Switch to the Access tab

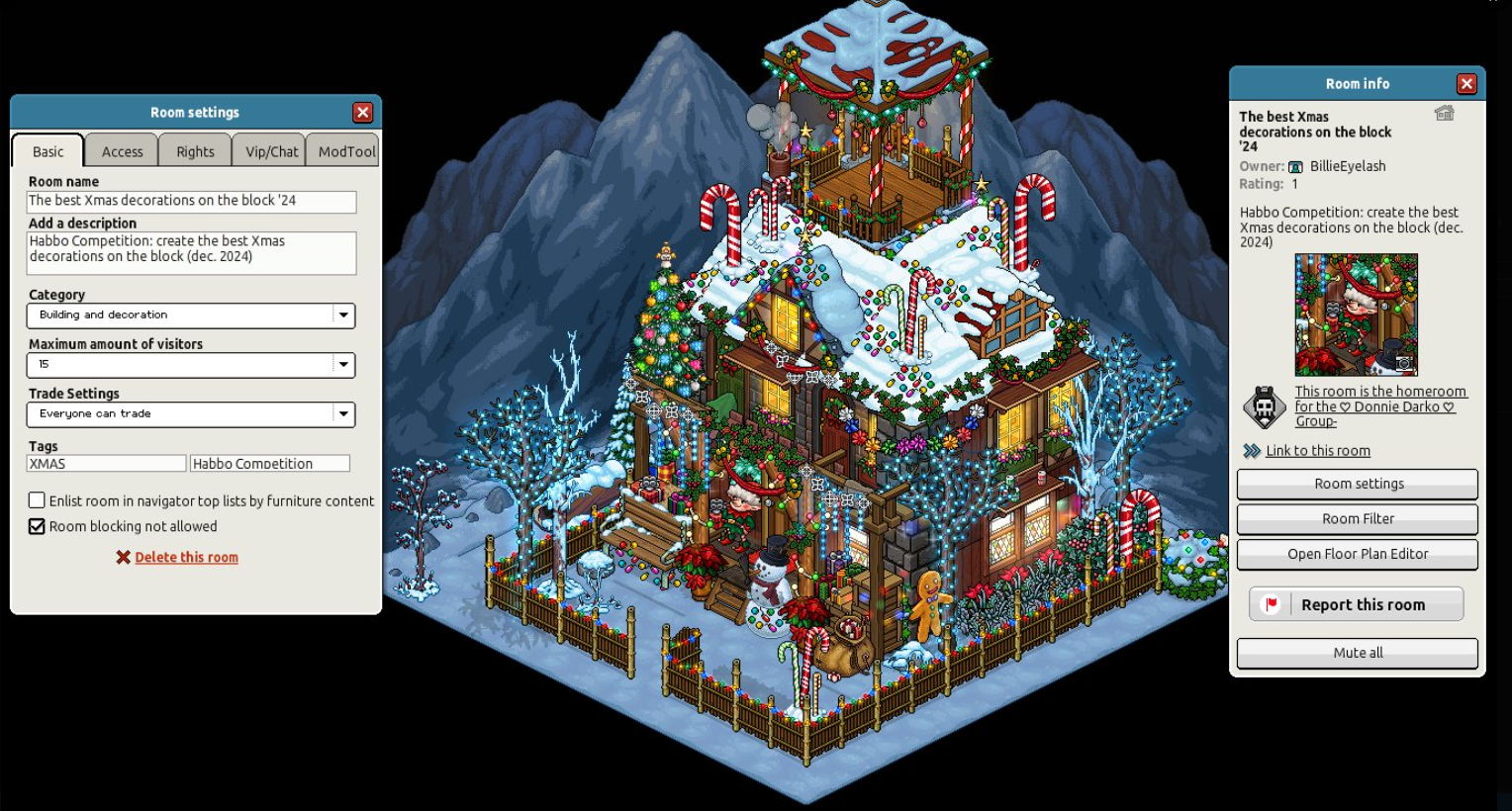coord(122,151)
